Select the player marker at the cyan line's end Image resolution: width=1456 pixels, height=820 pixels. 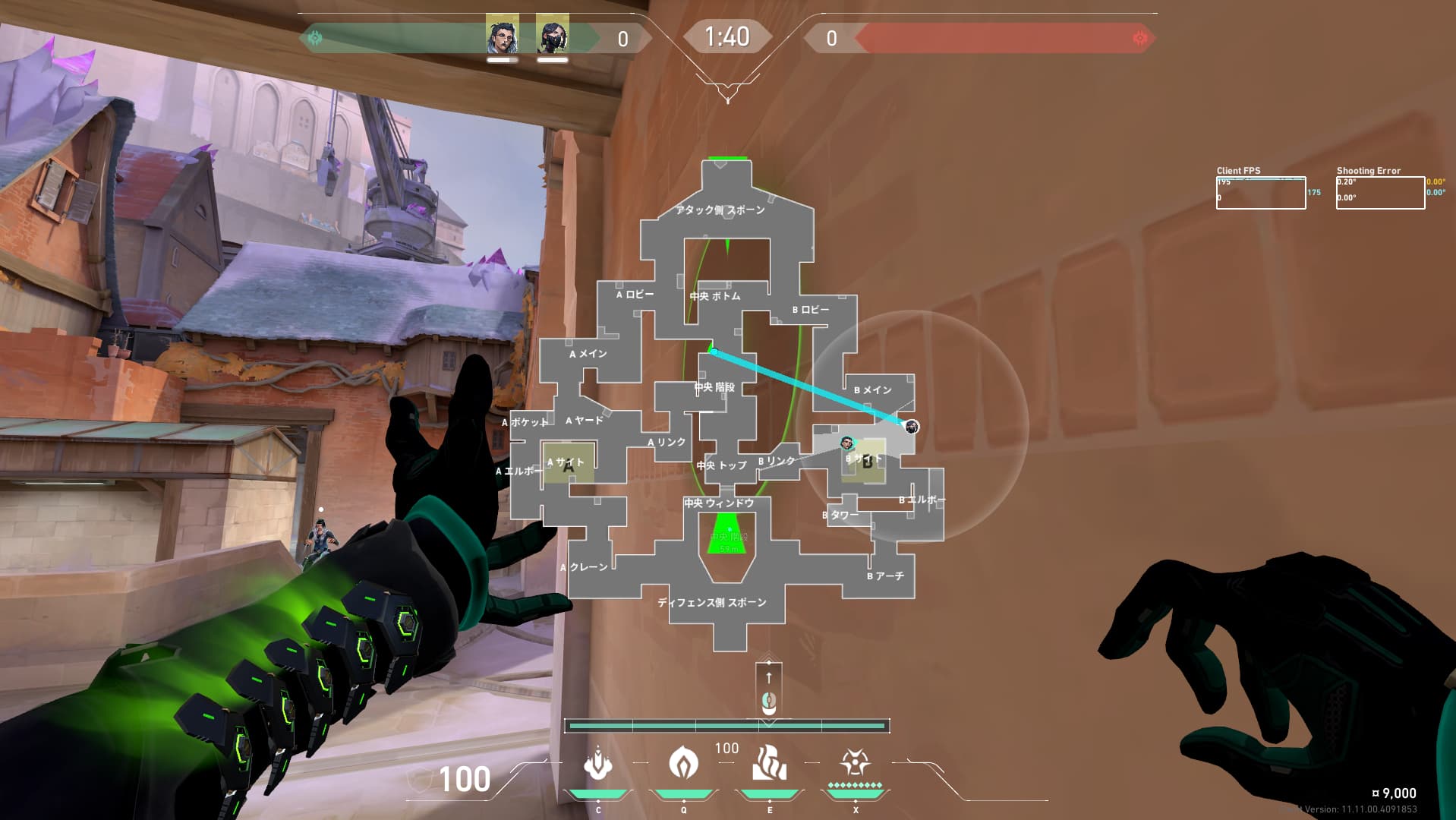[912, 427]
